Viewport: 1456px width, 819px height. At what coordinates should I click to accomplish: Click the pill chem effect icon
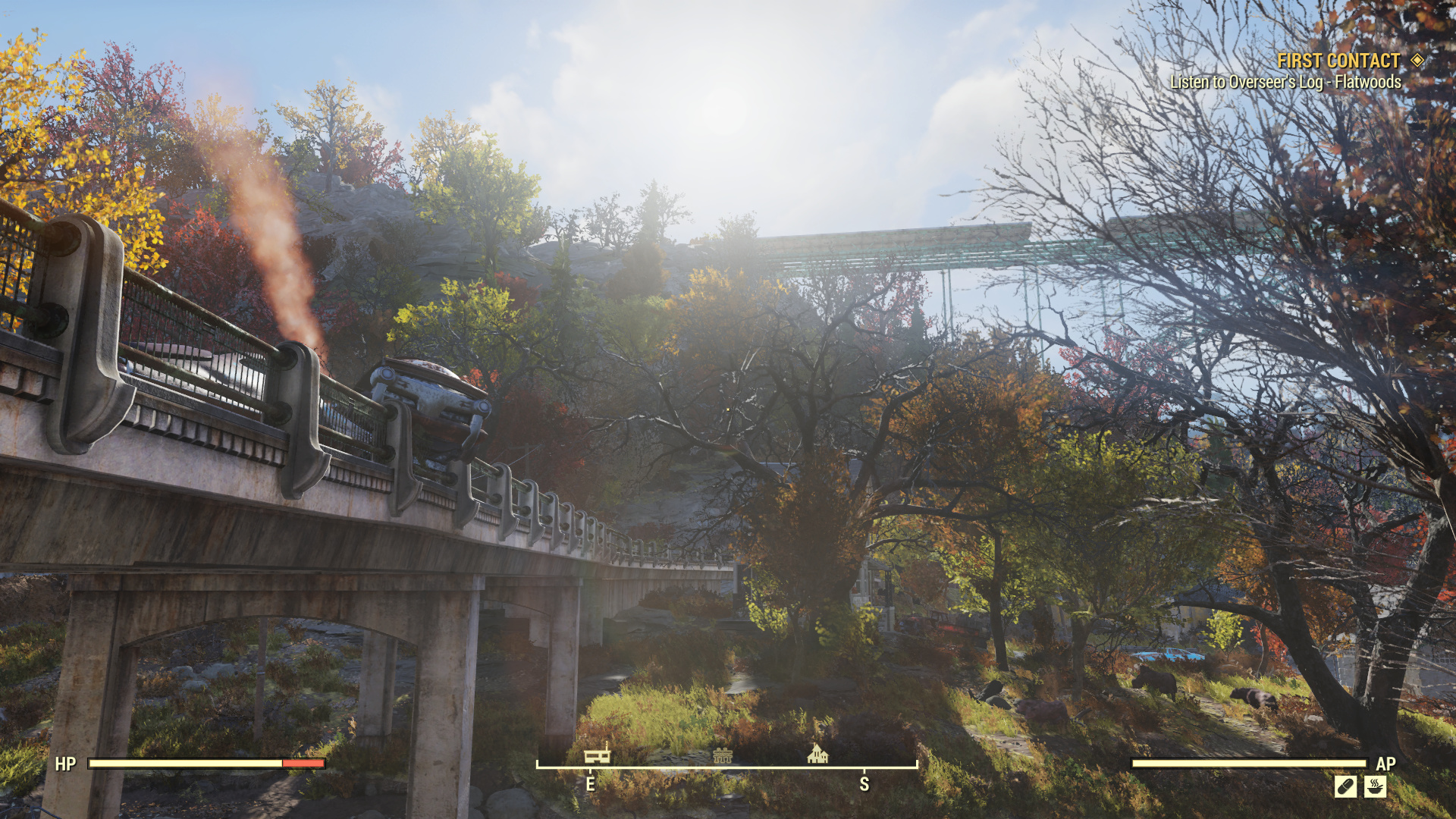(x=1345, y=786)
